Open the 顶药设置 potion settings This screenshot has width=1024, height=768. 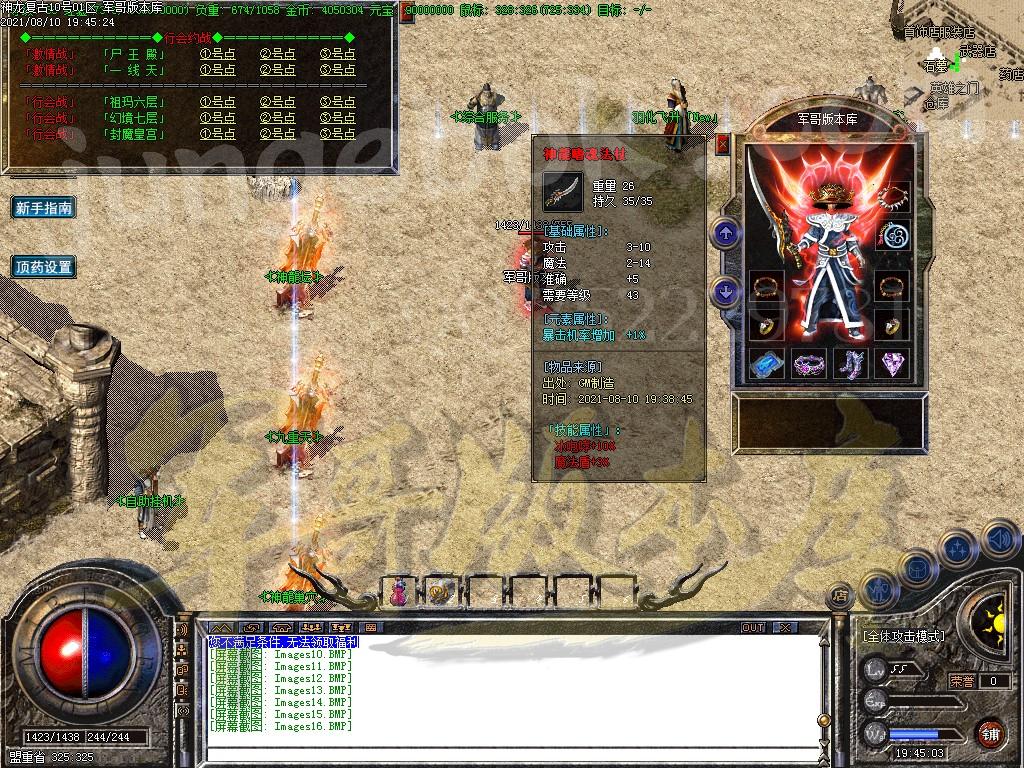coord(44,267)
